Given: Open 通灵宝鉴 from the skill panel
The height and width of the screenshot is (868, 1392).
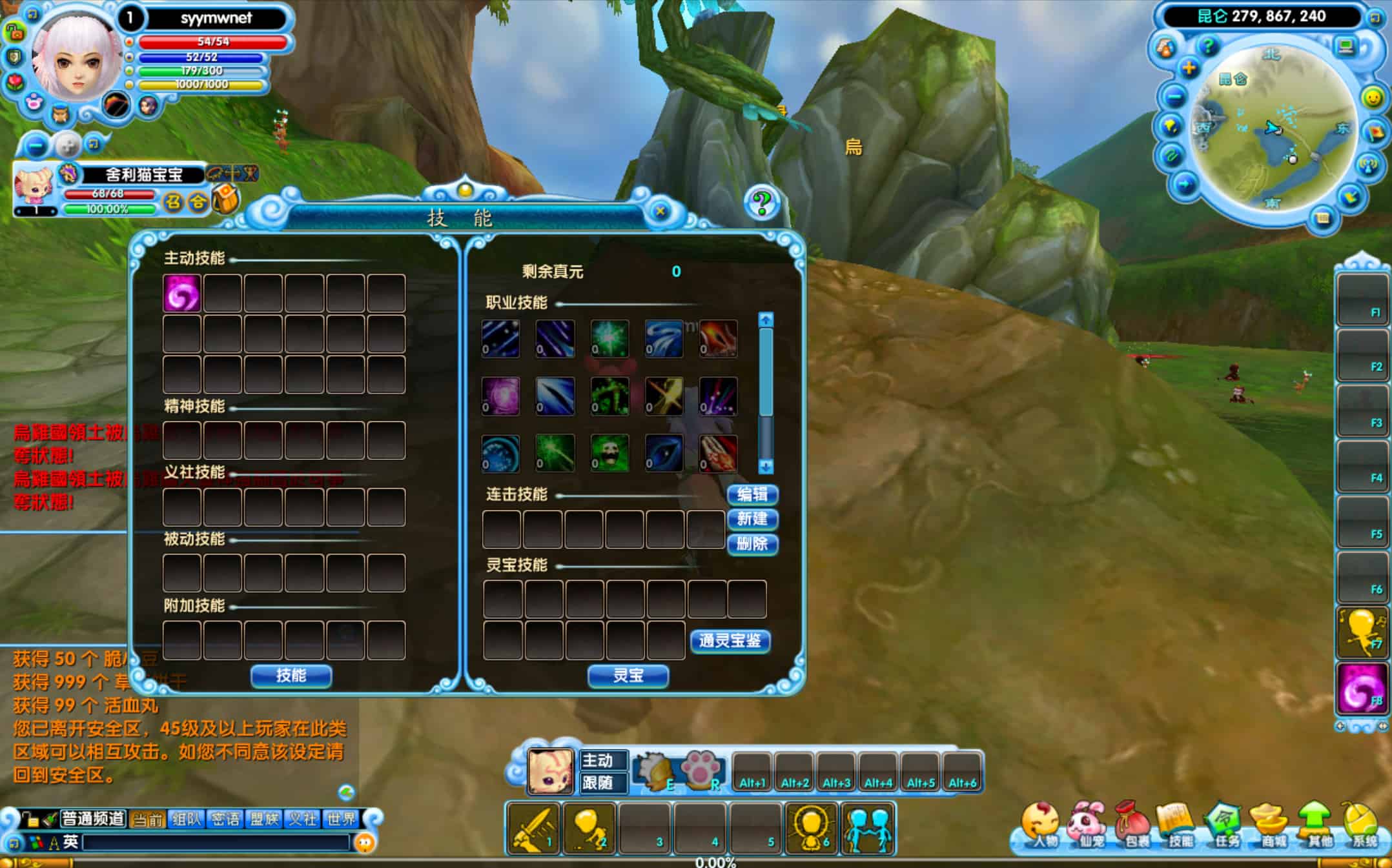Looking at the screenshot, I should [730, 641].
